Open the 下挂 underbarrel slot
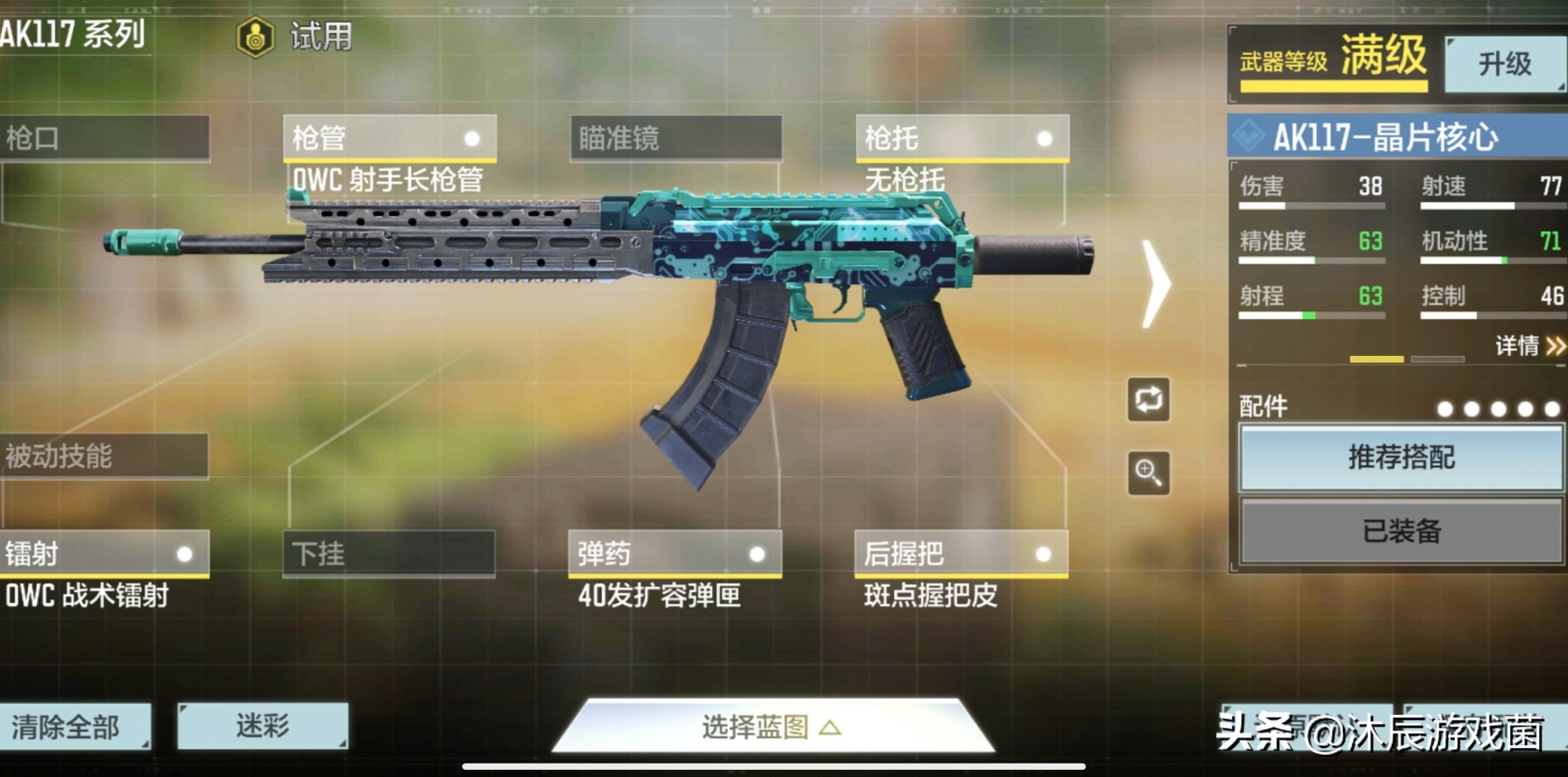 pos(388,554)
